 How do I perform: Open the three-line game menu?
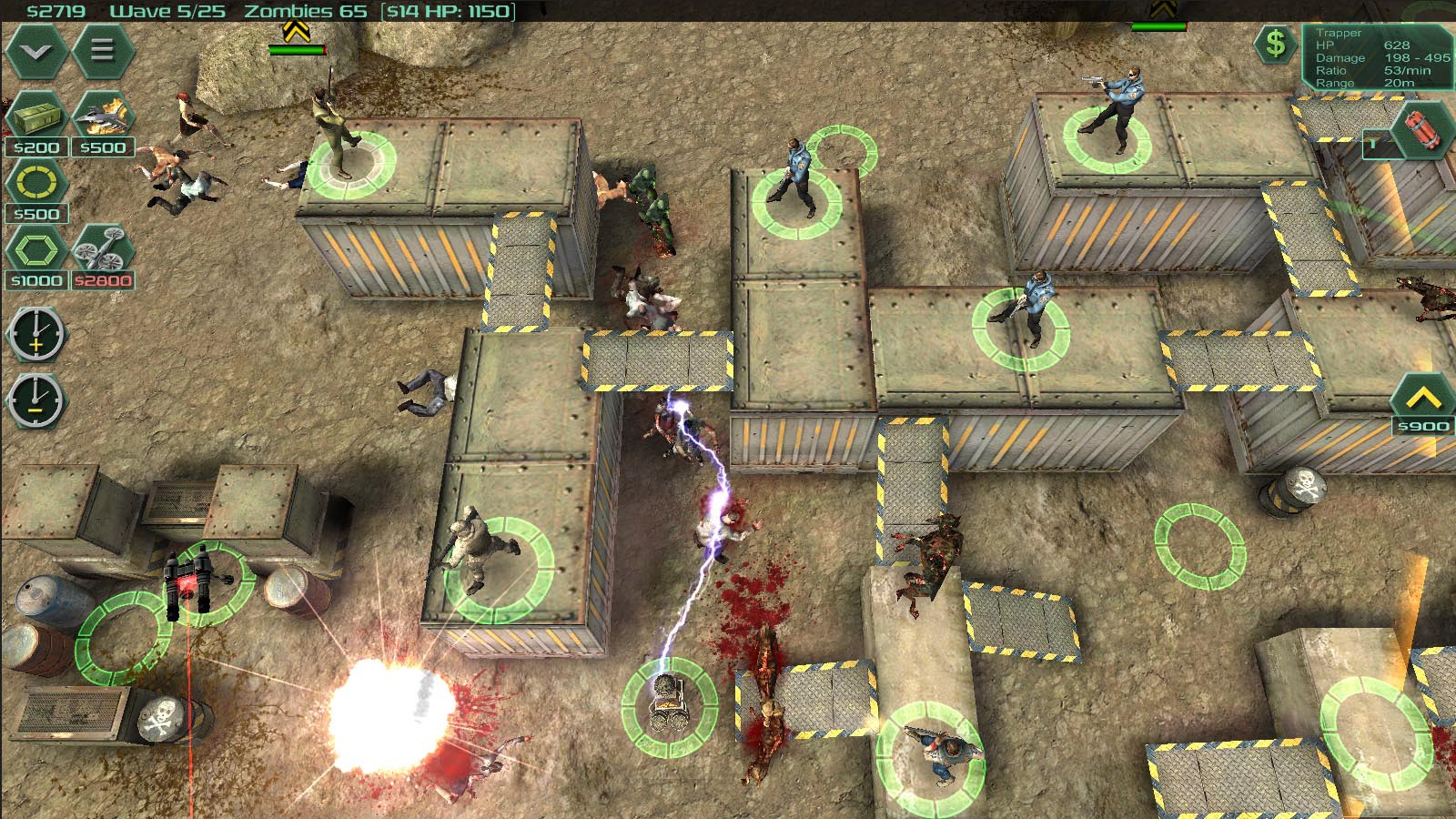(102, 49)
